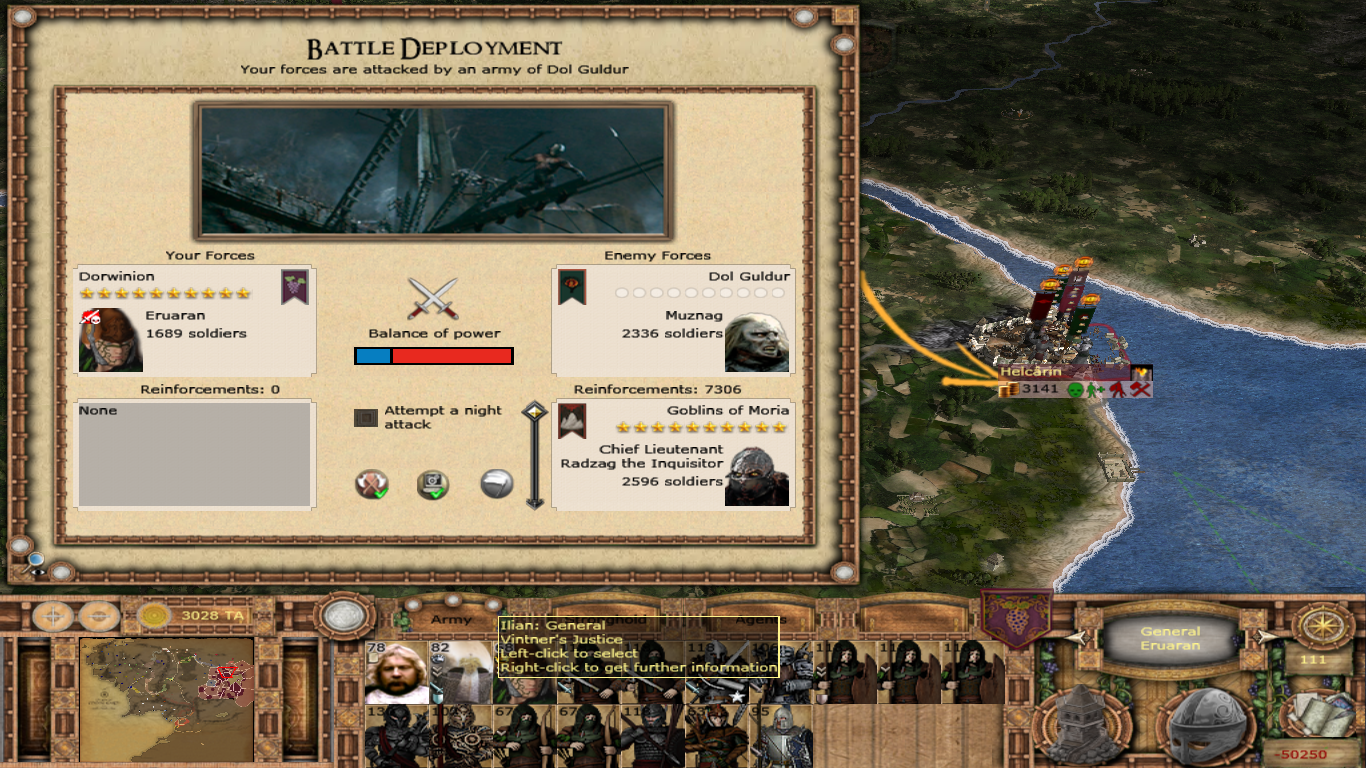Open the Dorwinion grape faction banner
This screenshot has width=1366, height=768.
[1016, 619]
